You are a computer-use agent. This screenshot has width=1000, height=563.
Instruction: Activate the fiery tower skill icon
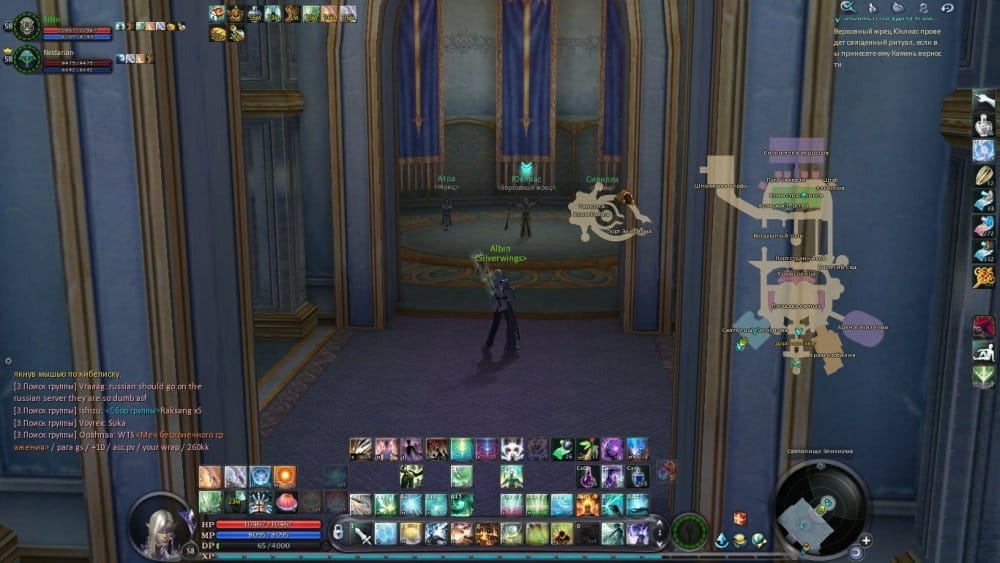588,505
